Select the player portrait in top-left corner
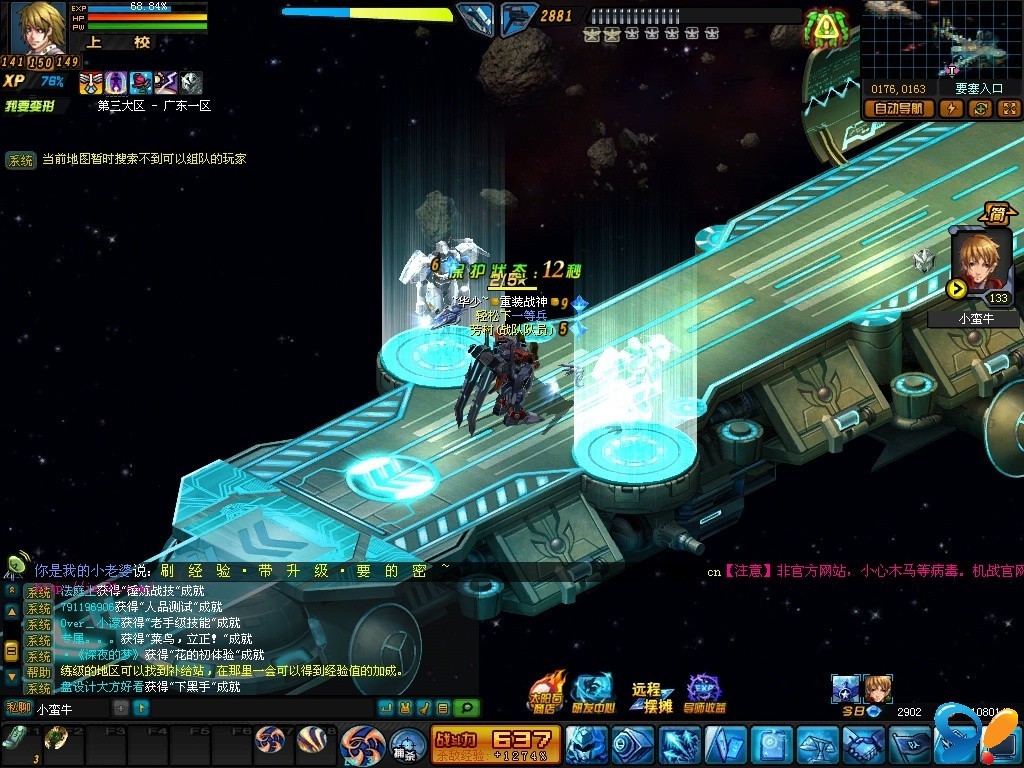 39,27
